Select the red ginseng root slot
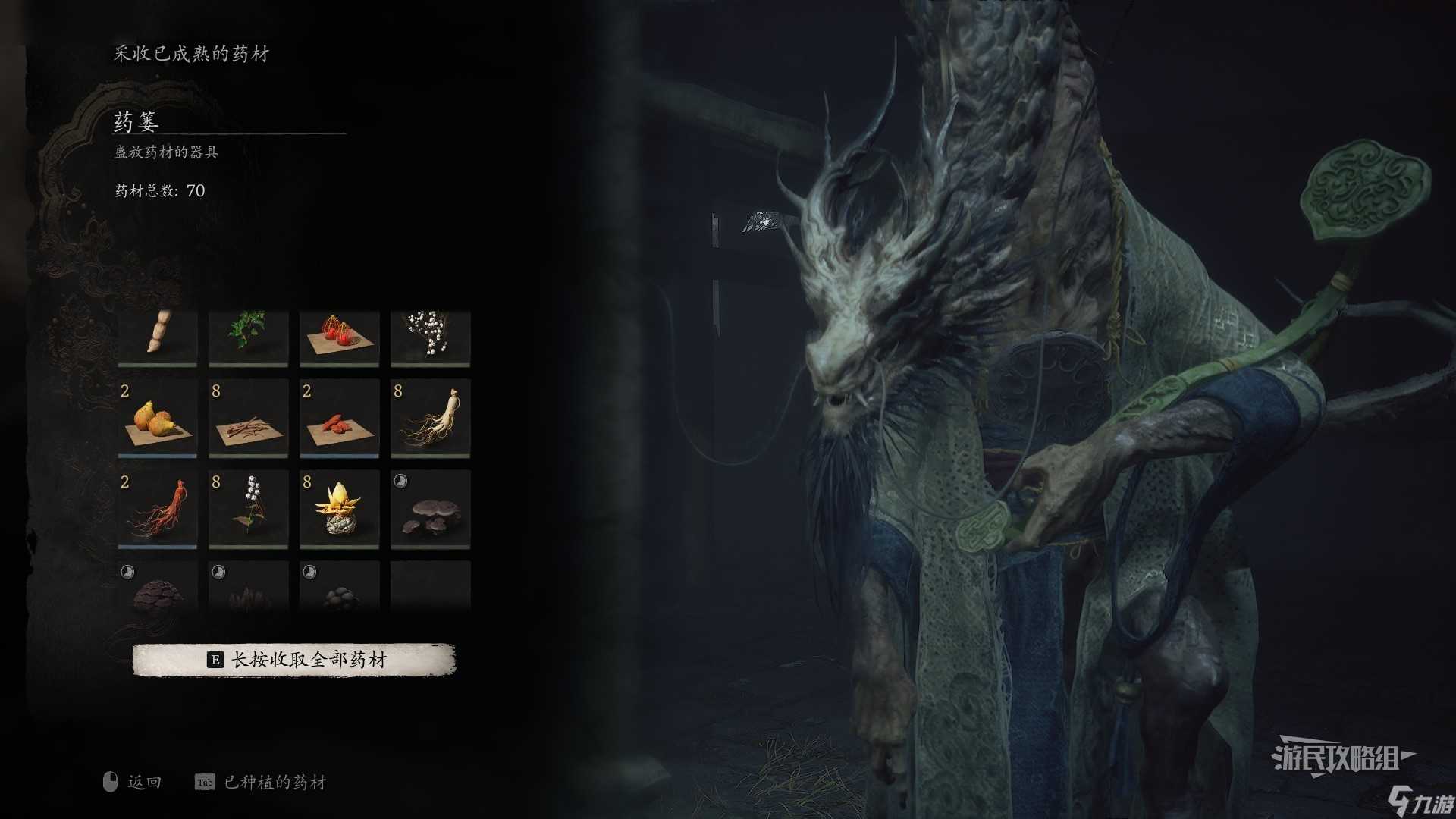This screenshot has height=819, width=1456. click(x=158, y=509)
